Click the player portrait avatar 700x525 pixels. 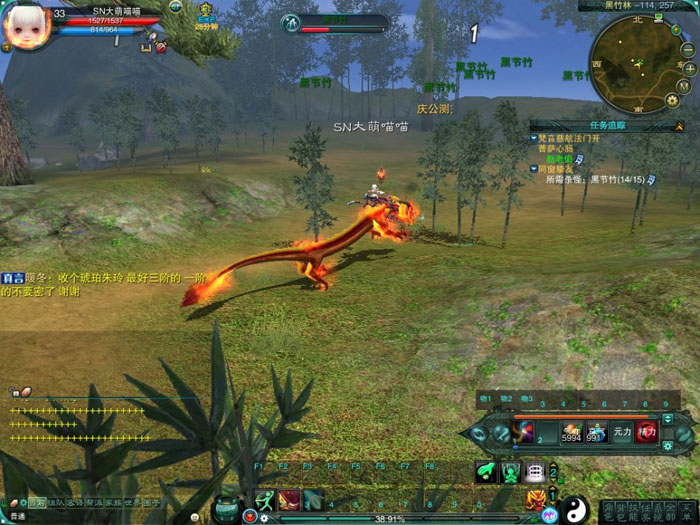point(25,27)
